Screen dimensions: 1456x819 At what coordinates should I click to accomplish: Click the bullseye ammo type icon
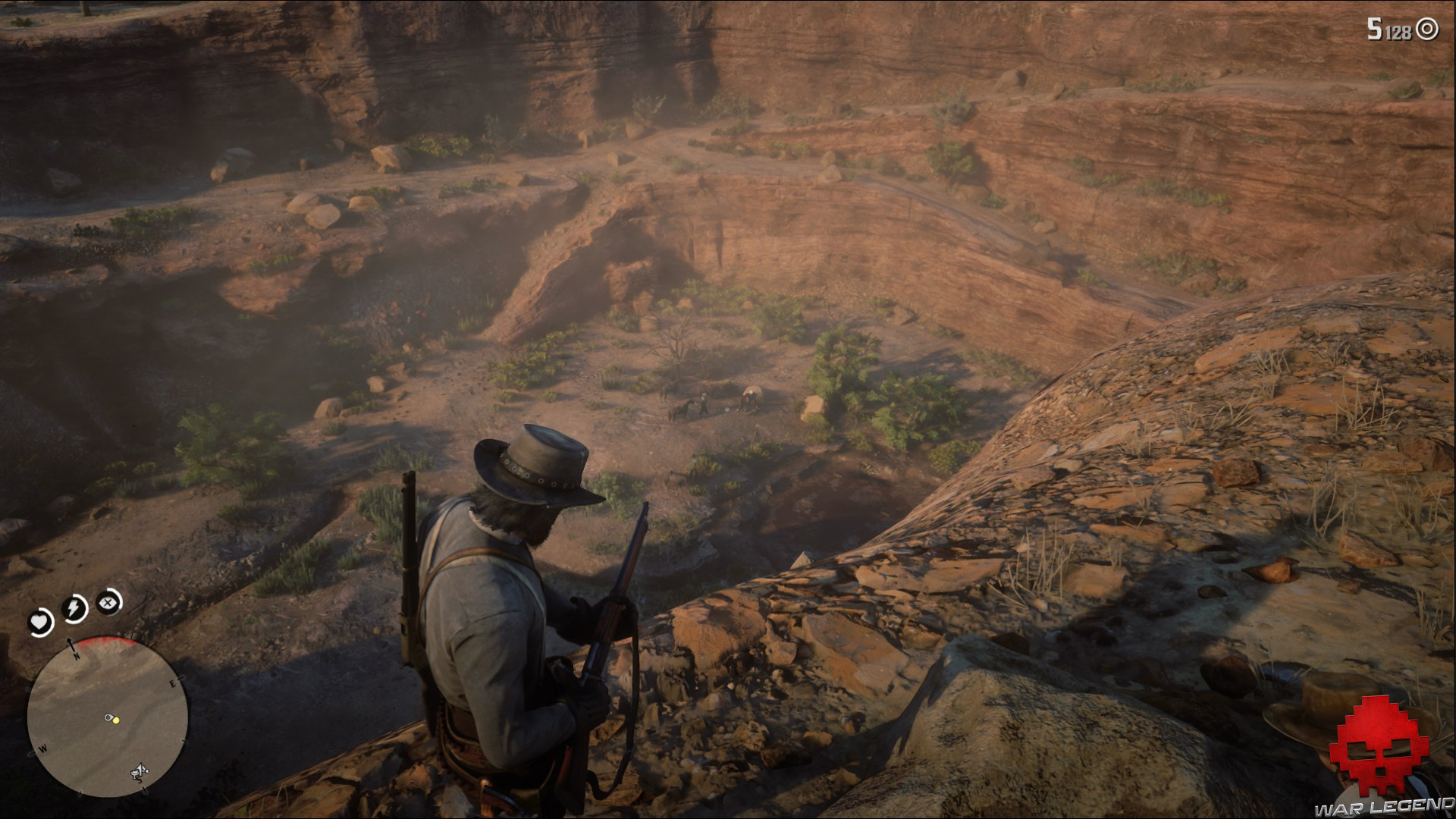[1426, 30]
